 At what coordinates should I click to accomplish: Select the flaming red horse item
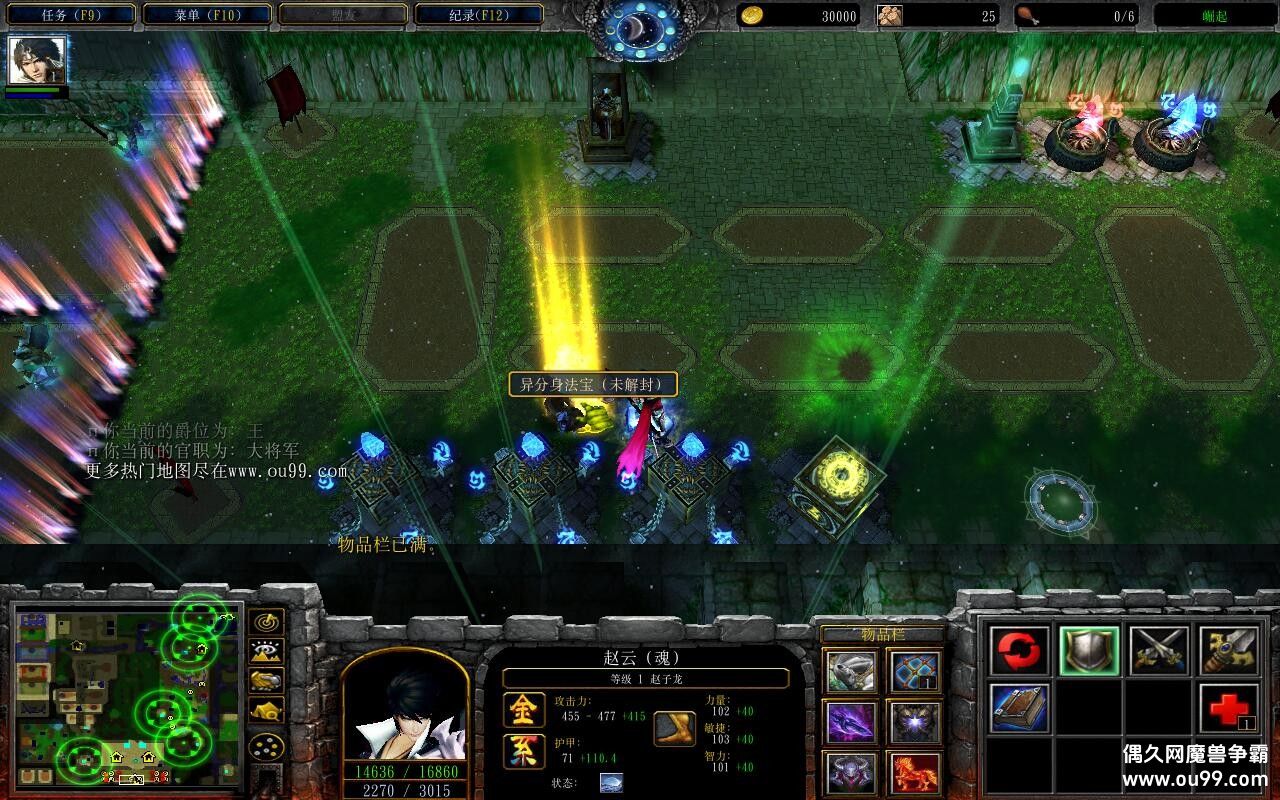[x=914, y=773]
